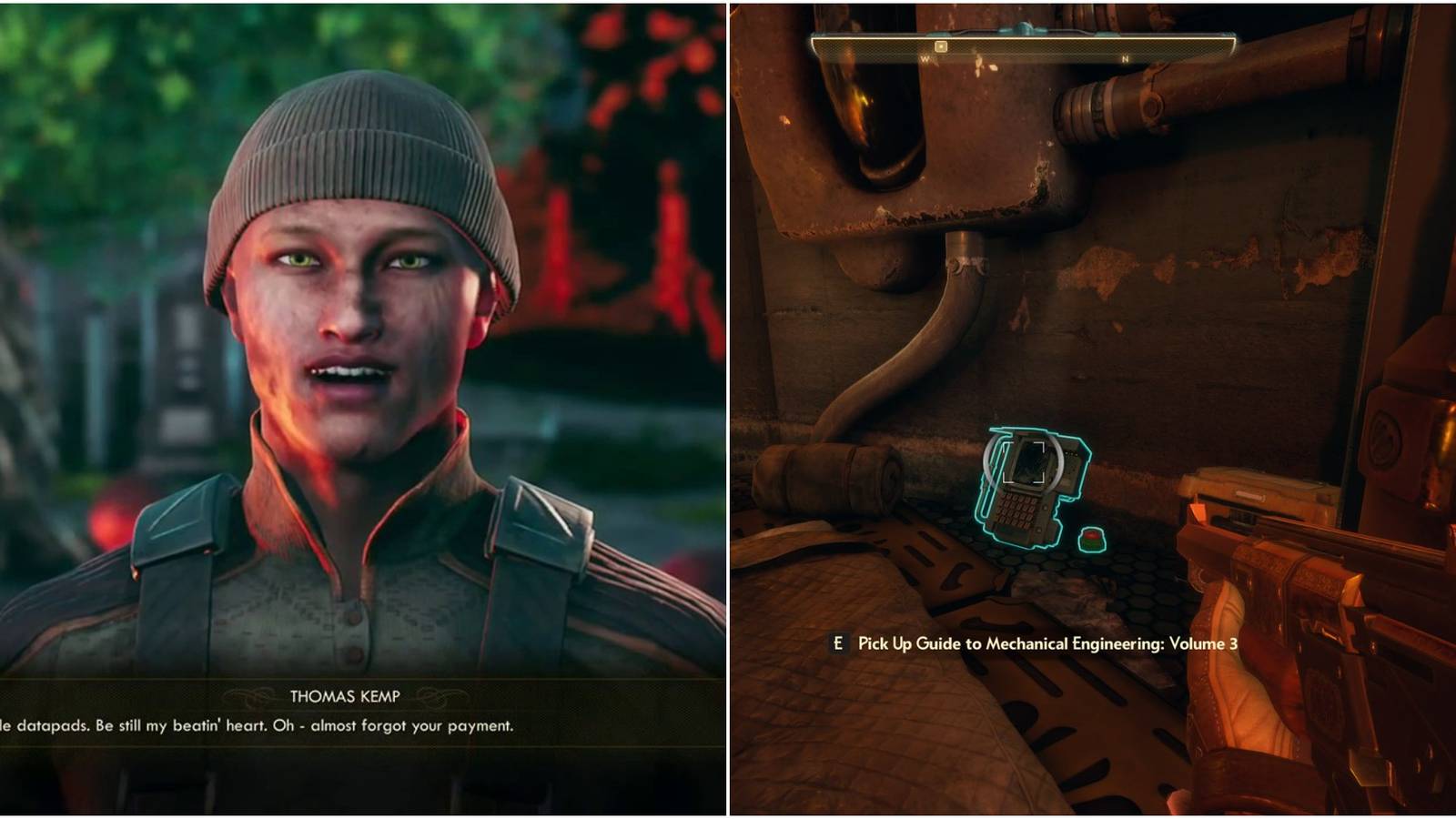Screen dimensions: 1456x819
Task: Select the N direction indicator on compass
Action: [x=1126, y=56]
